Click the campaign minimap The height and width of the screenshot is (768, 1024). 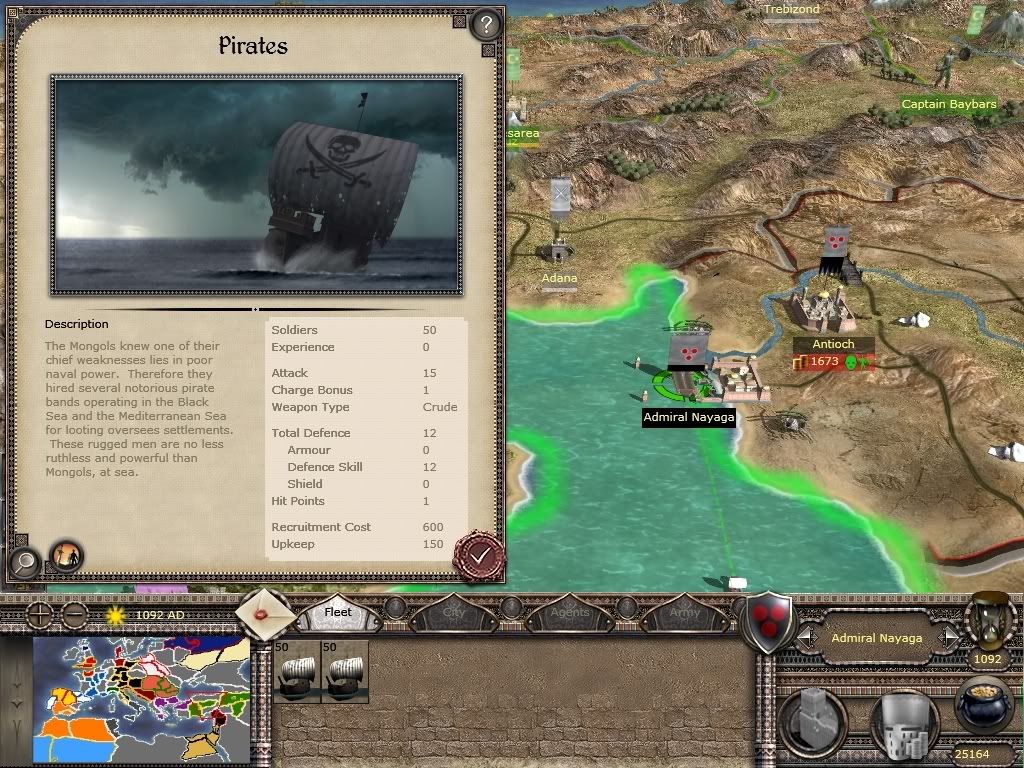(141, 700)
